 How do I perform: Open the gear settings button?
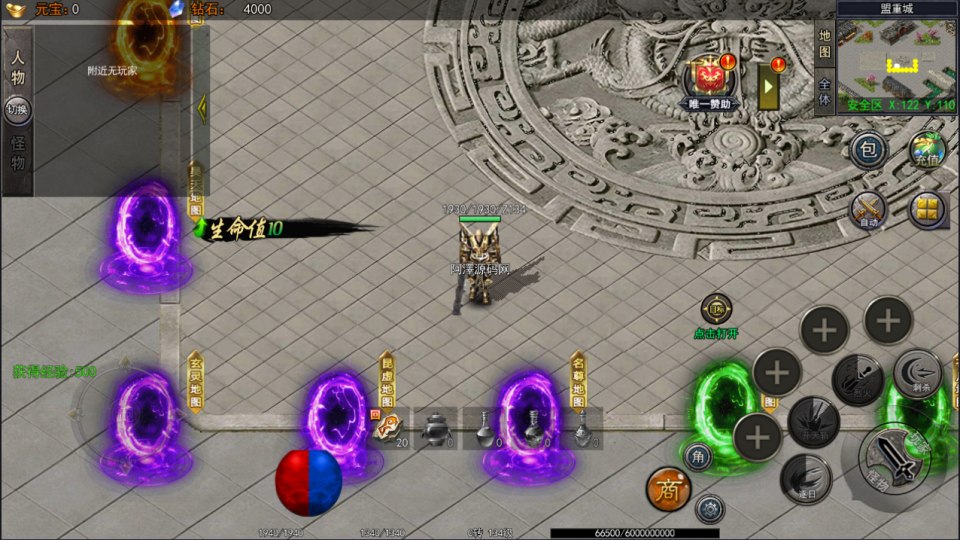710,508
